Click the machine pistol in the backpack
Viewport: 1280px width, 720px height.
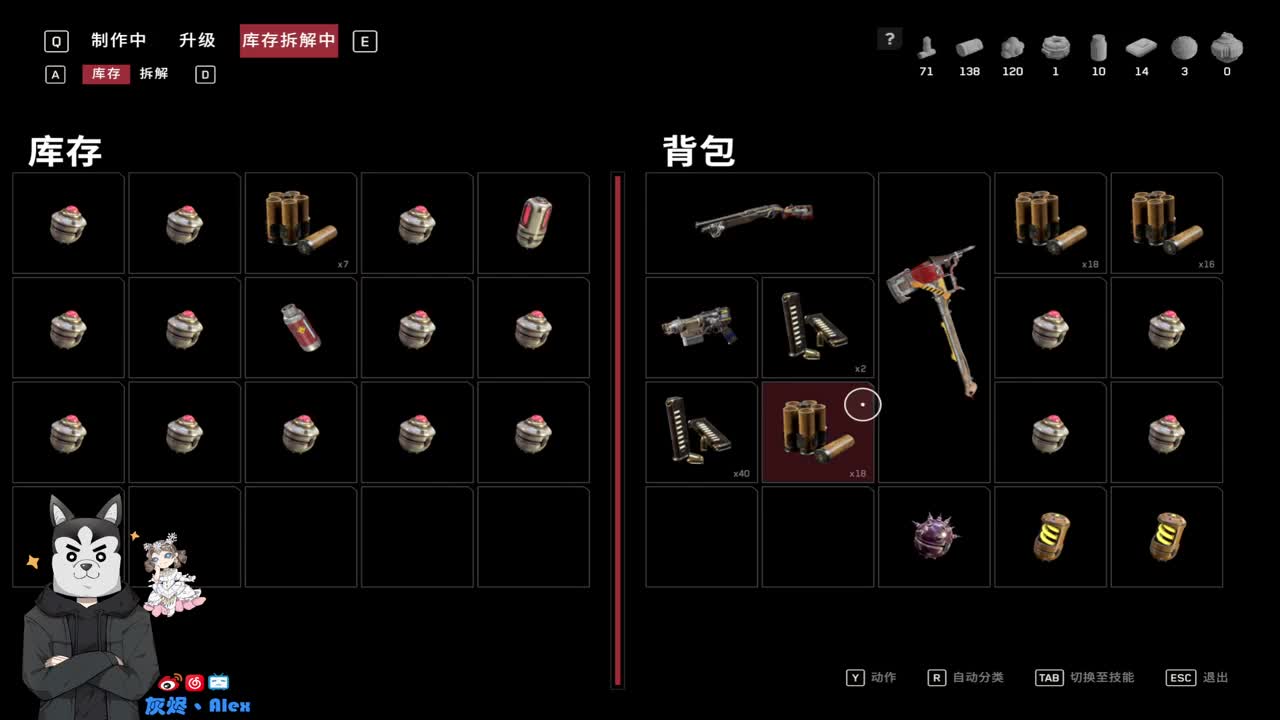pyautogui.click(x=700, y=327)
